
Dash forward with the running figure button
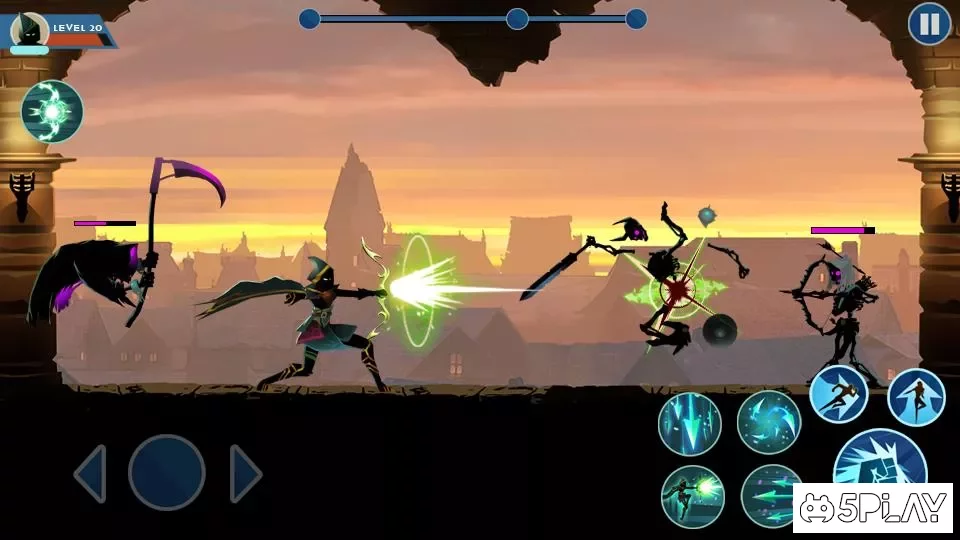(x=838, y=394)
